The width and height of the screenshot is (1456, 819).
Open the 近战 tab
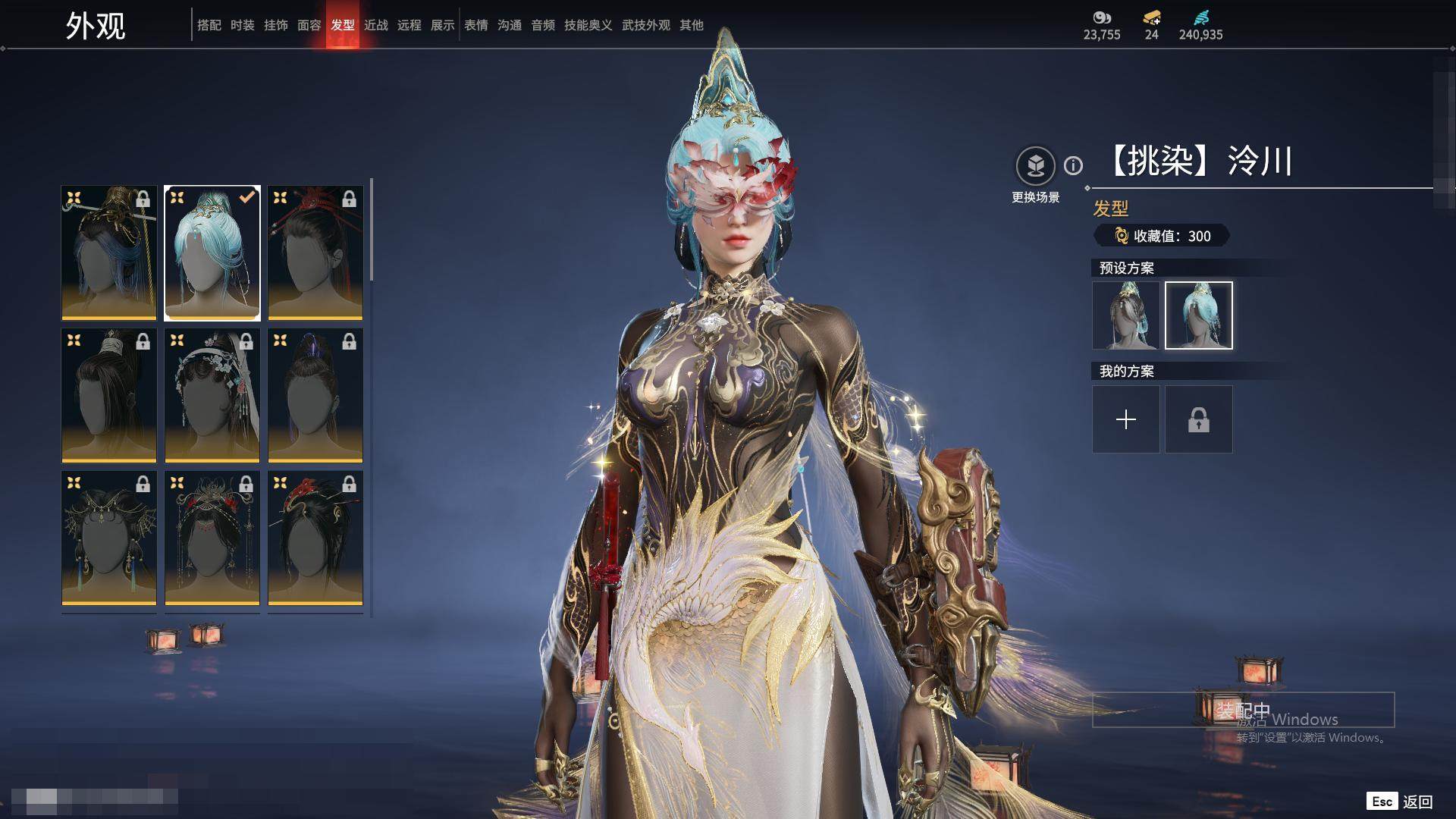[375, 25]
